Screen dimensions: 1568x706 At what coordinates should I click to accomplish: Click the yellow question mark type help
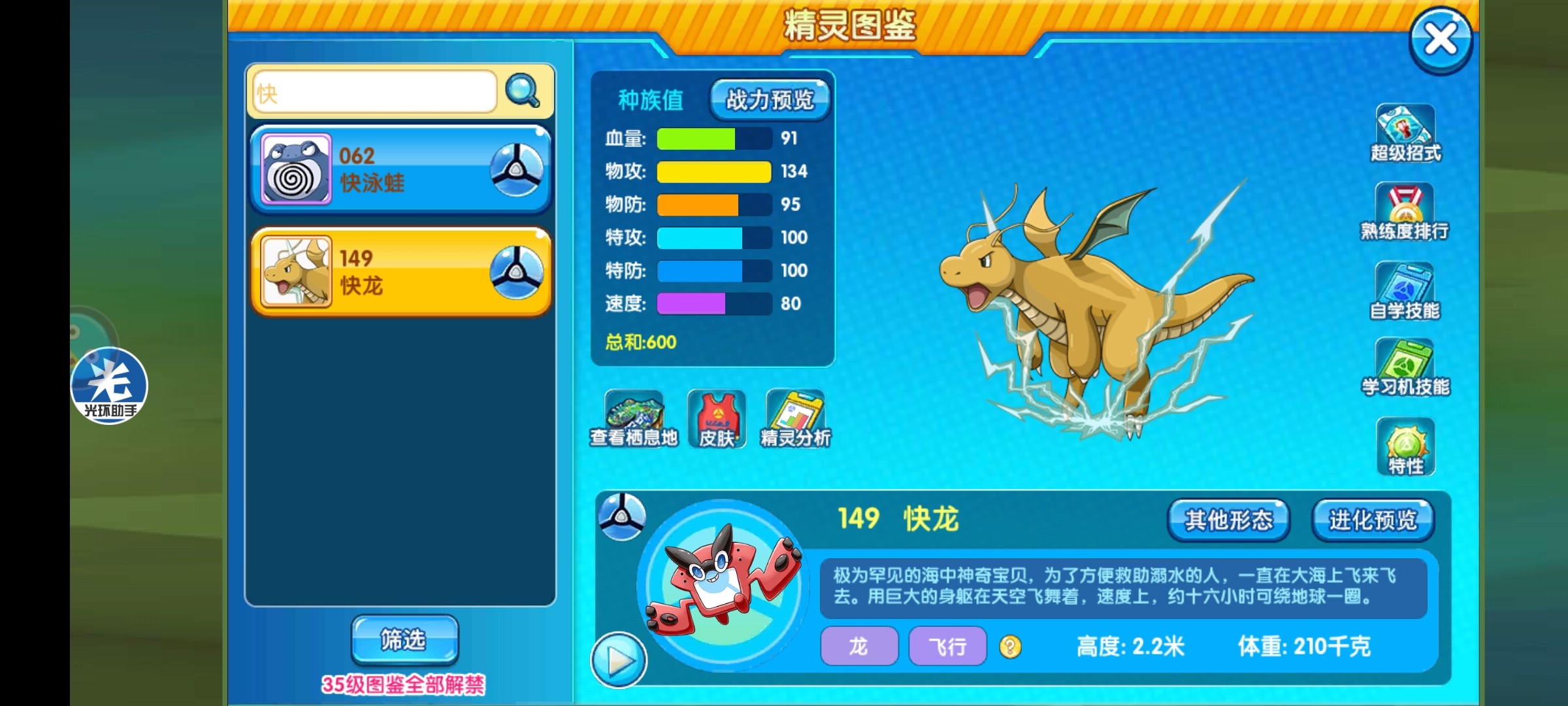1010,647
